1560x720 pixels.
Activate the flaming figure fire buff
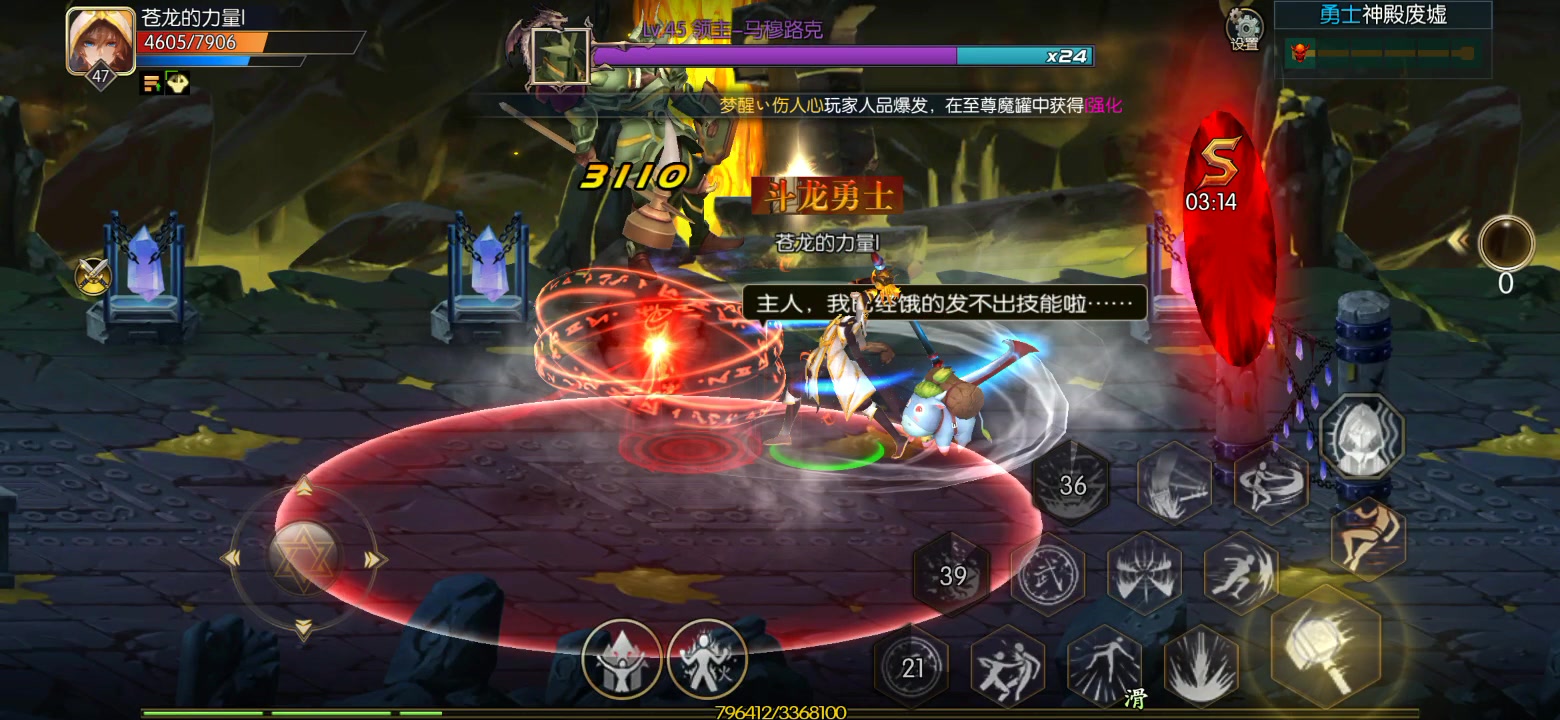pyautogui.click(x=706, y=658)
